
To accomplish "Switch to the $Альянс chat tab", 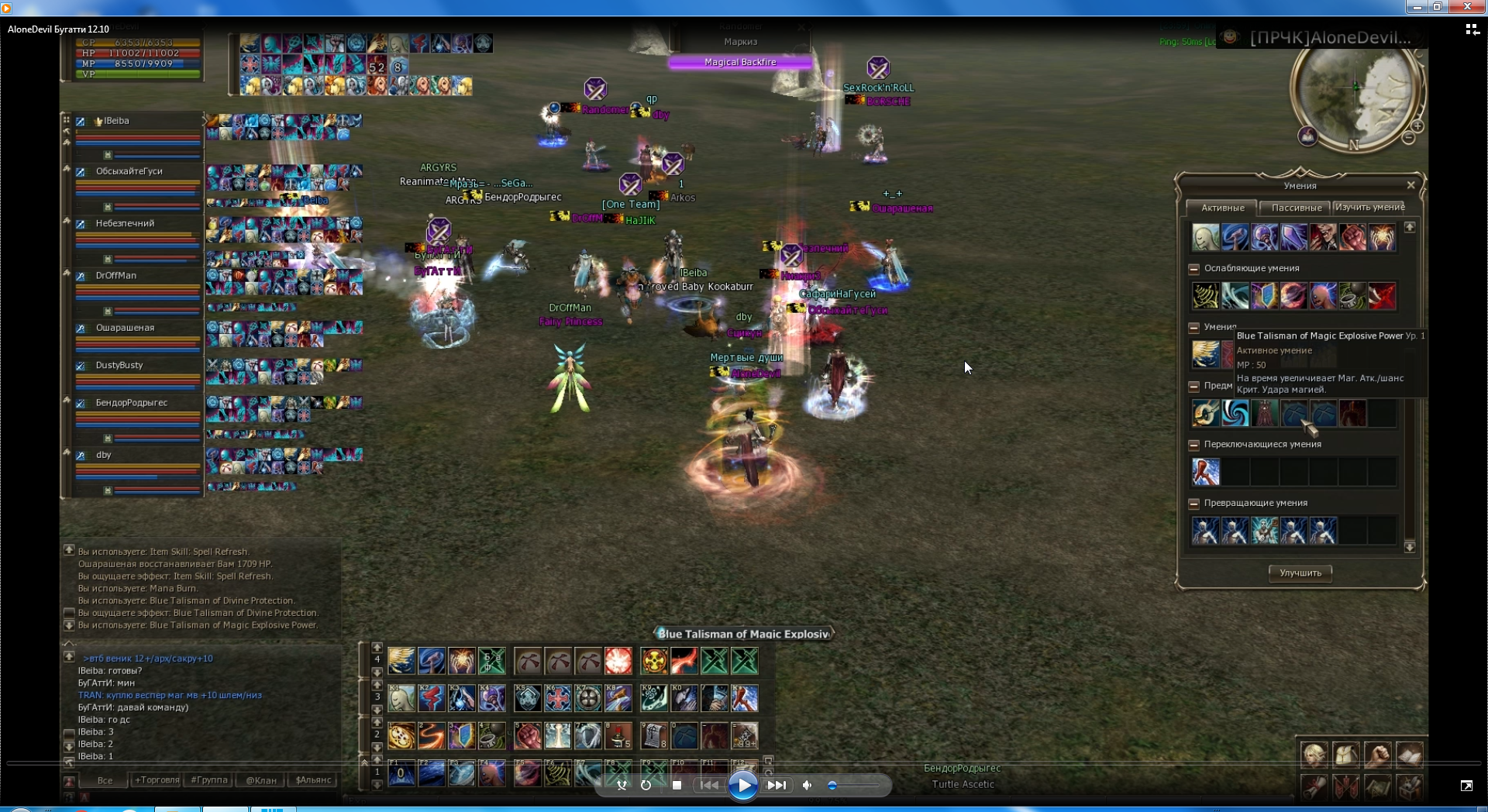I will (313, 780).
